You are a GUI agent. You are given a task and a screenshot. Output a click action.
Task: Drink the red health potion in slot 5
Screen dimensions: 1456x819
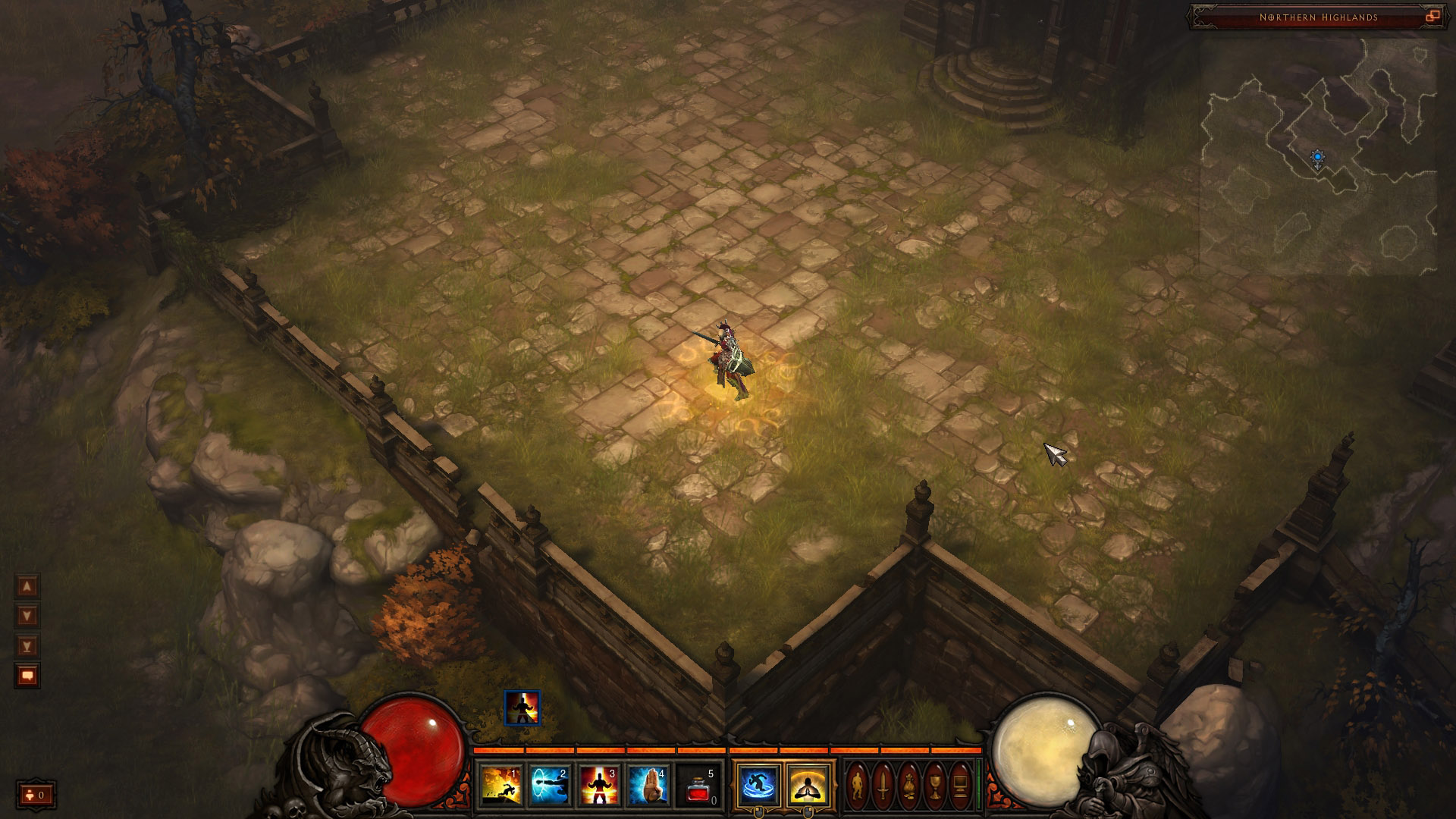click(x=698, y=785)
